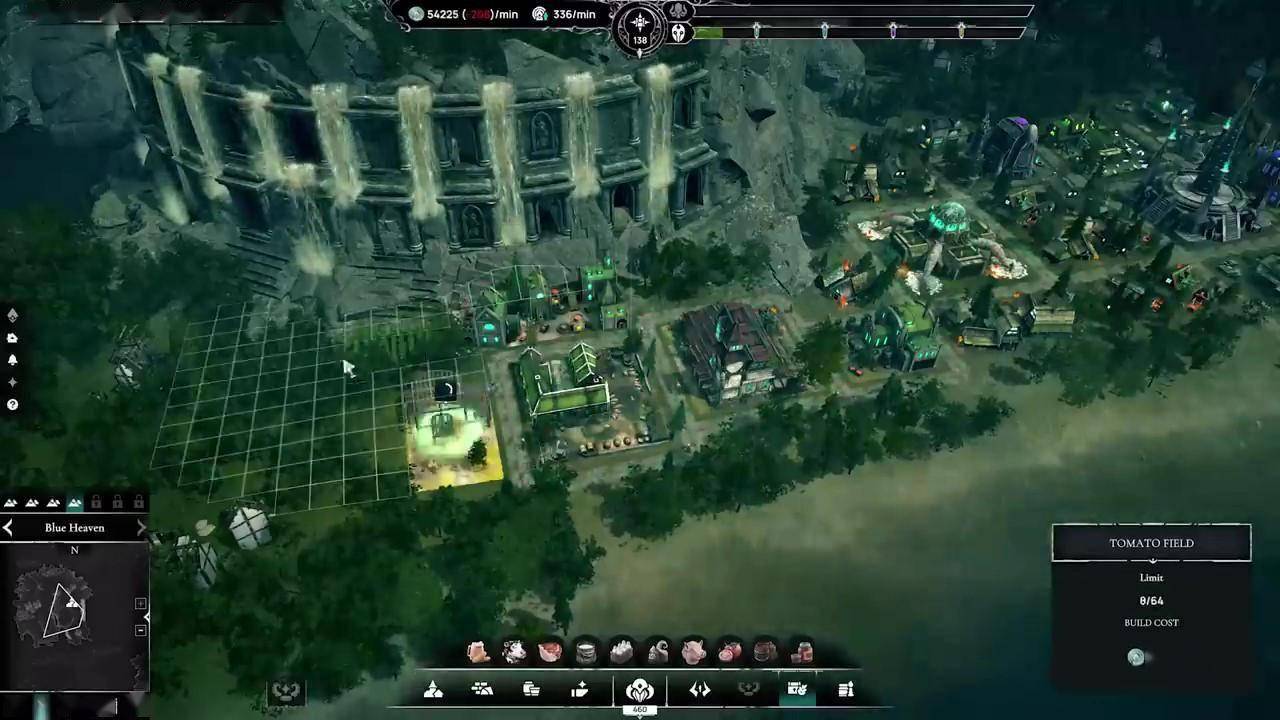
Task: Open the notifications bell icon
Action: tap(12, 360)
